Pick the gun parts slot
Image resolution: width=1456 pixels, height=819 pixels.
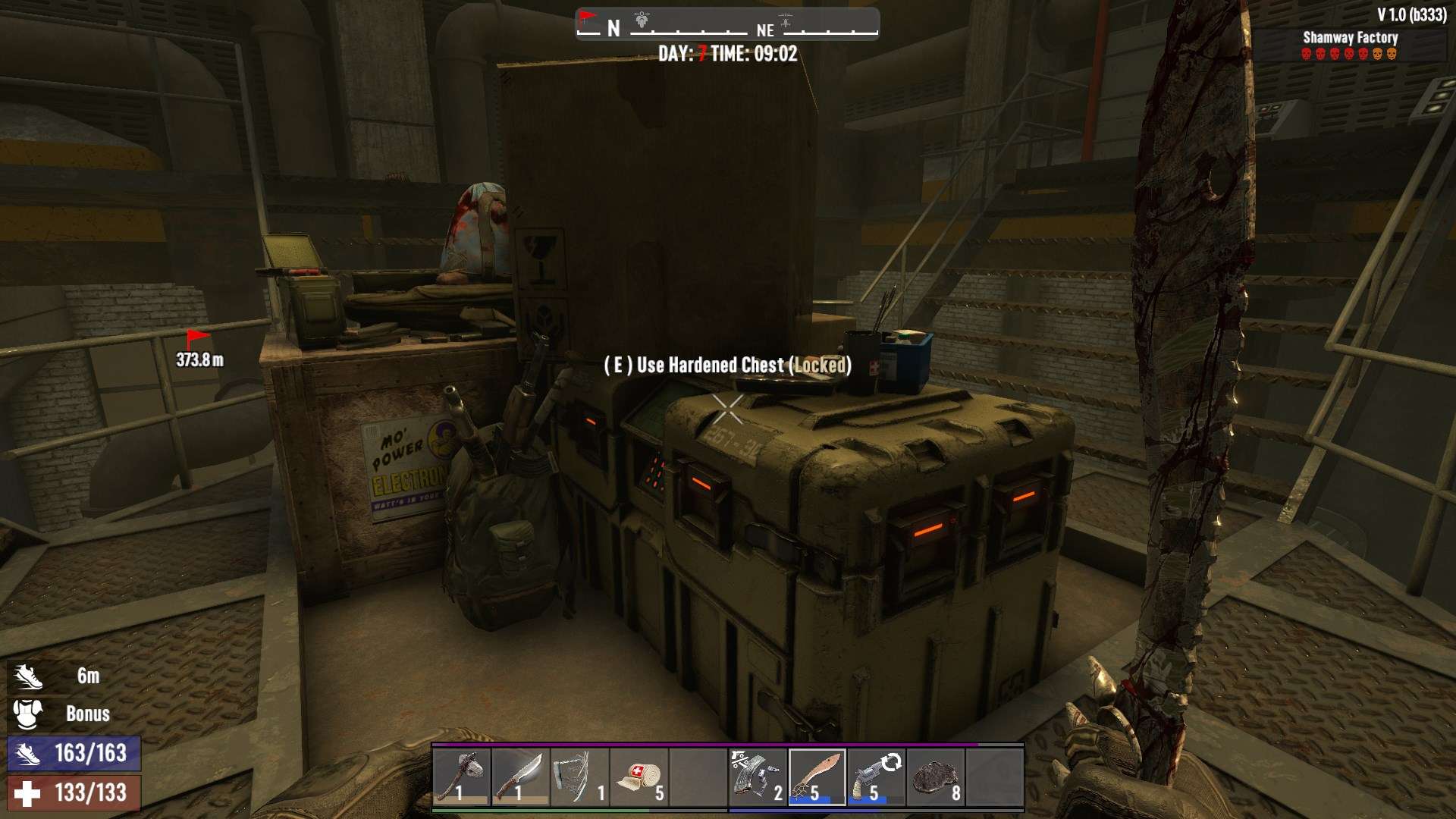pos(757,777)
